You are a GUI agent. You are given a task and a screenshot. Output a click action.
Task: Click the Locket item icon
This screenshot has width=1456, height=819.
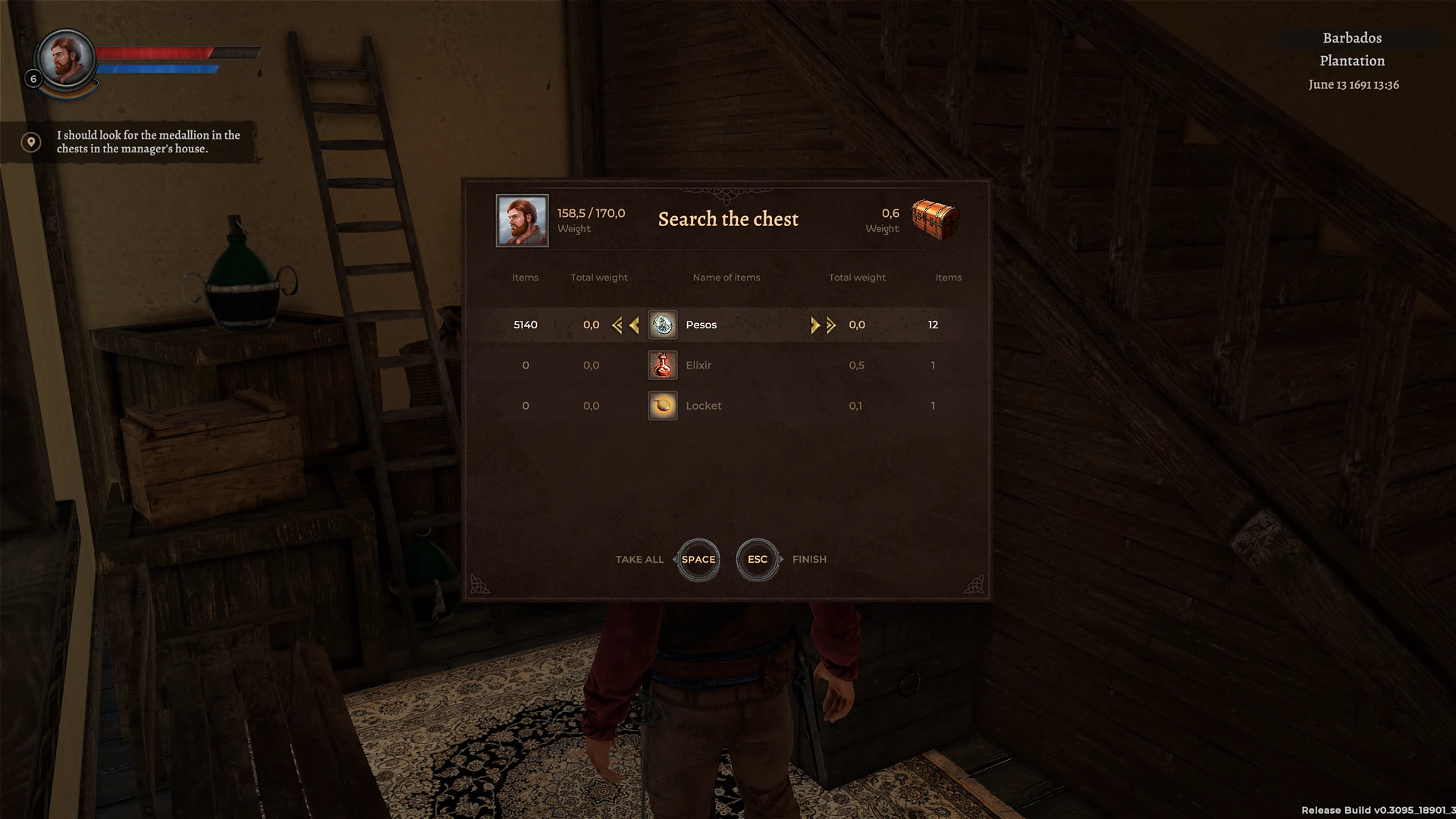[x=662, y=406]
